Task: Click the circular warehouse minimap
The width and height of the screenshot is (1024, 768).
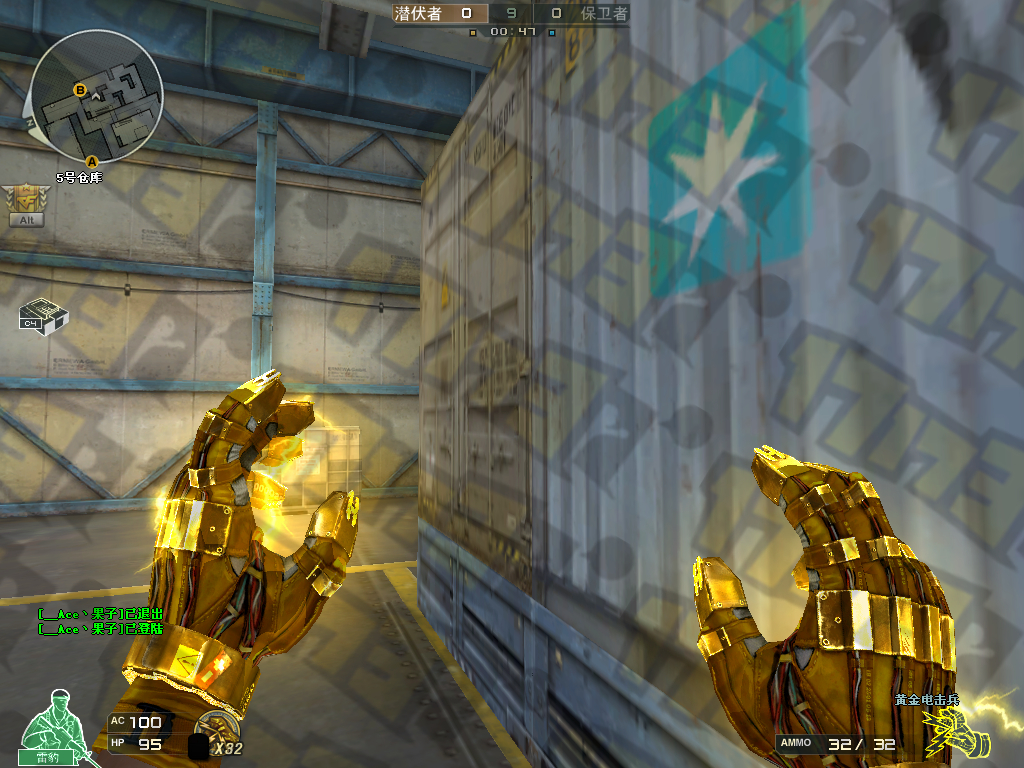Action: 96,97
